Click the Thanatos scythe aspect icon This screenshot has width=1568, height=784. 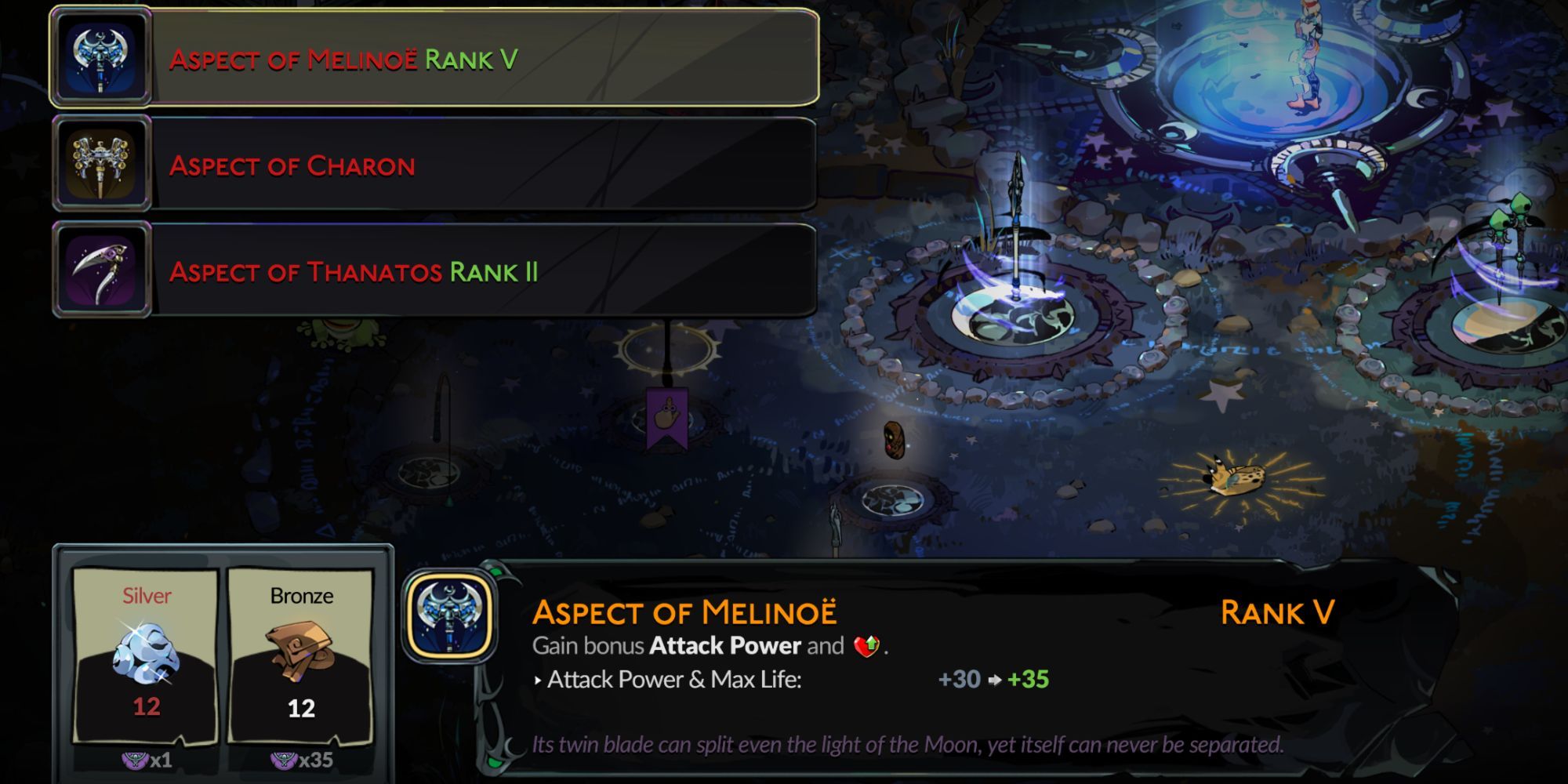coord(101,271)
